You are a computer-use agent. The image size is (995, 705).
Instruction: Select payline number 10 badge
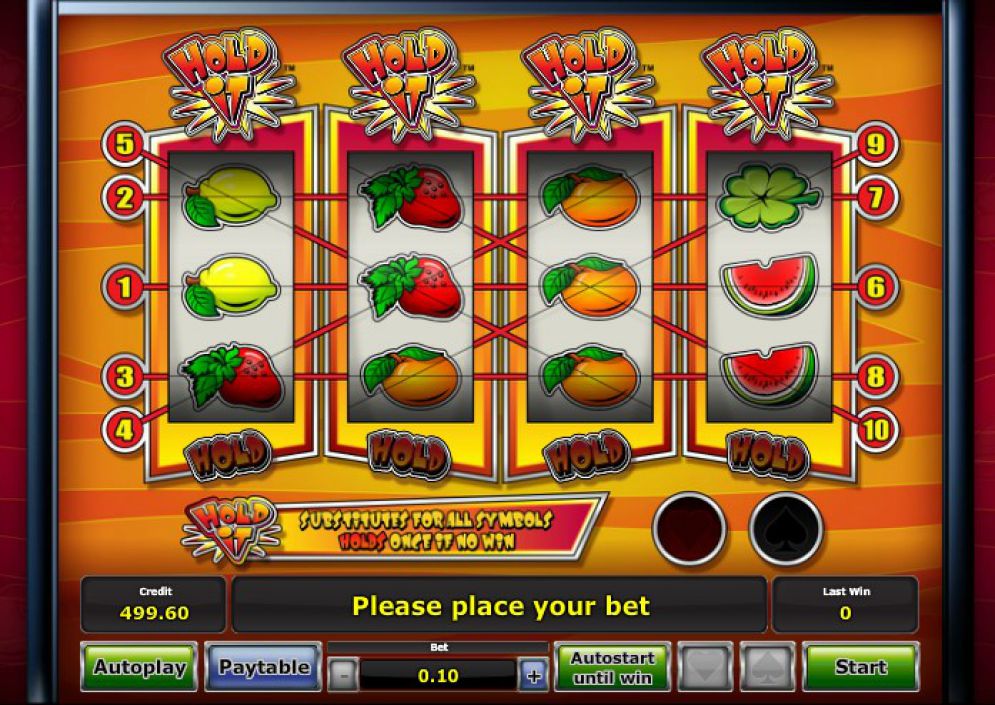(875, 430)
